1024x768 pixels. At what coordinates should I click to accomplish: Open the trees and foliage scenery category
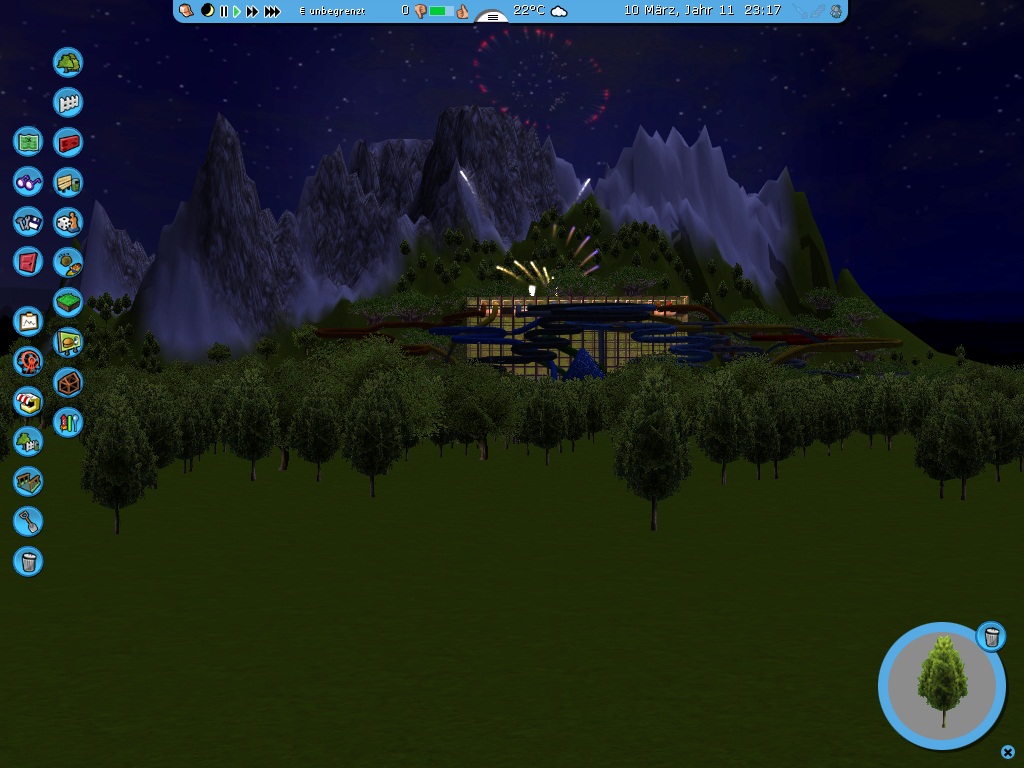[x=68, y=63]
